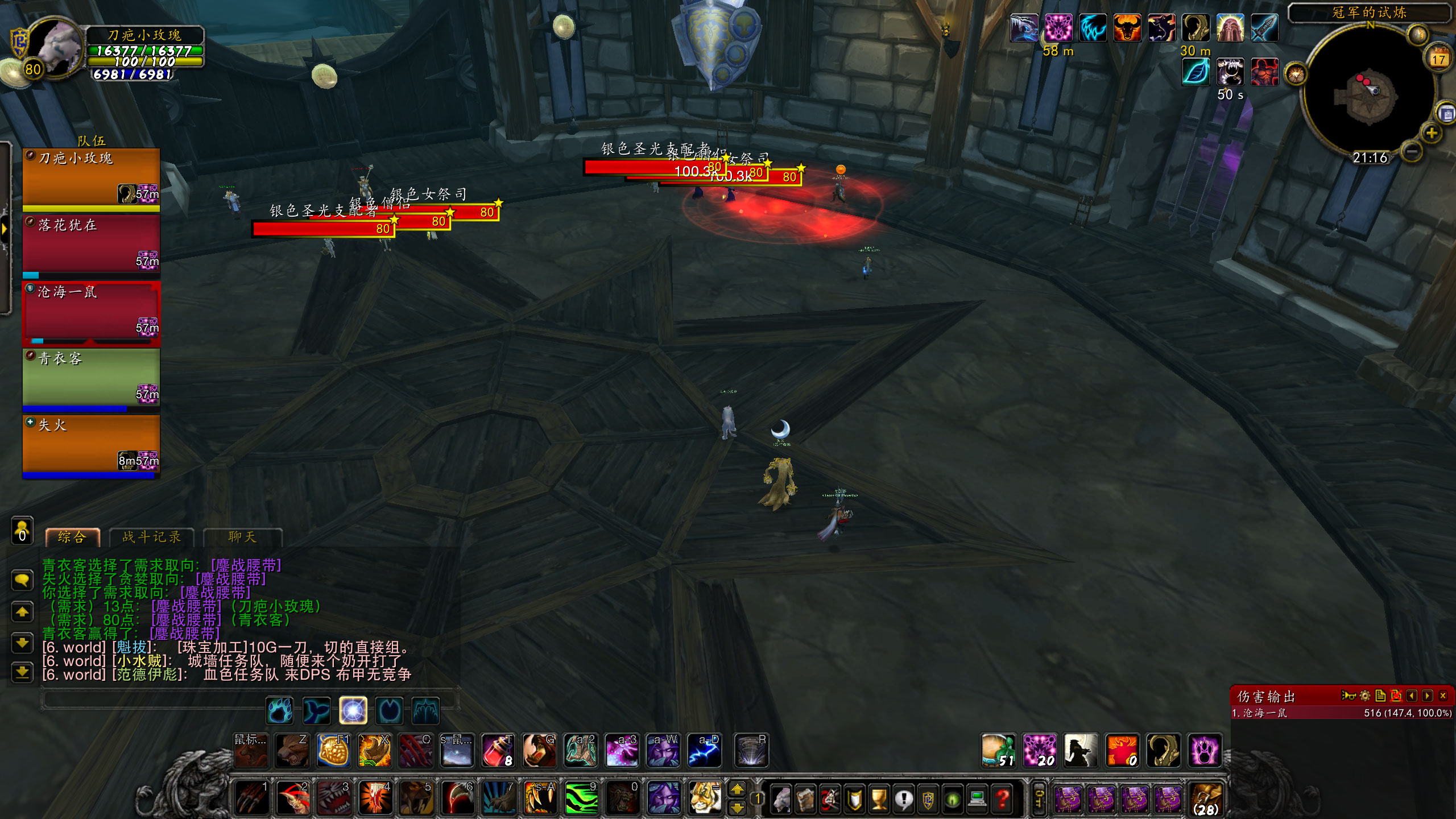Click the report megaphone icon on the damage meter

tap(1347, 695)
